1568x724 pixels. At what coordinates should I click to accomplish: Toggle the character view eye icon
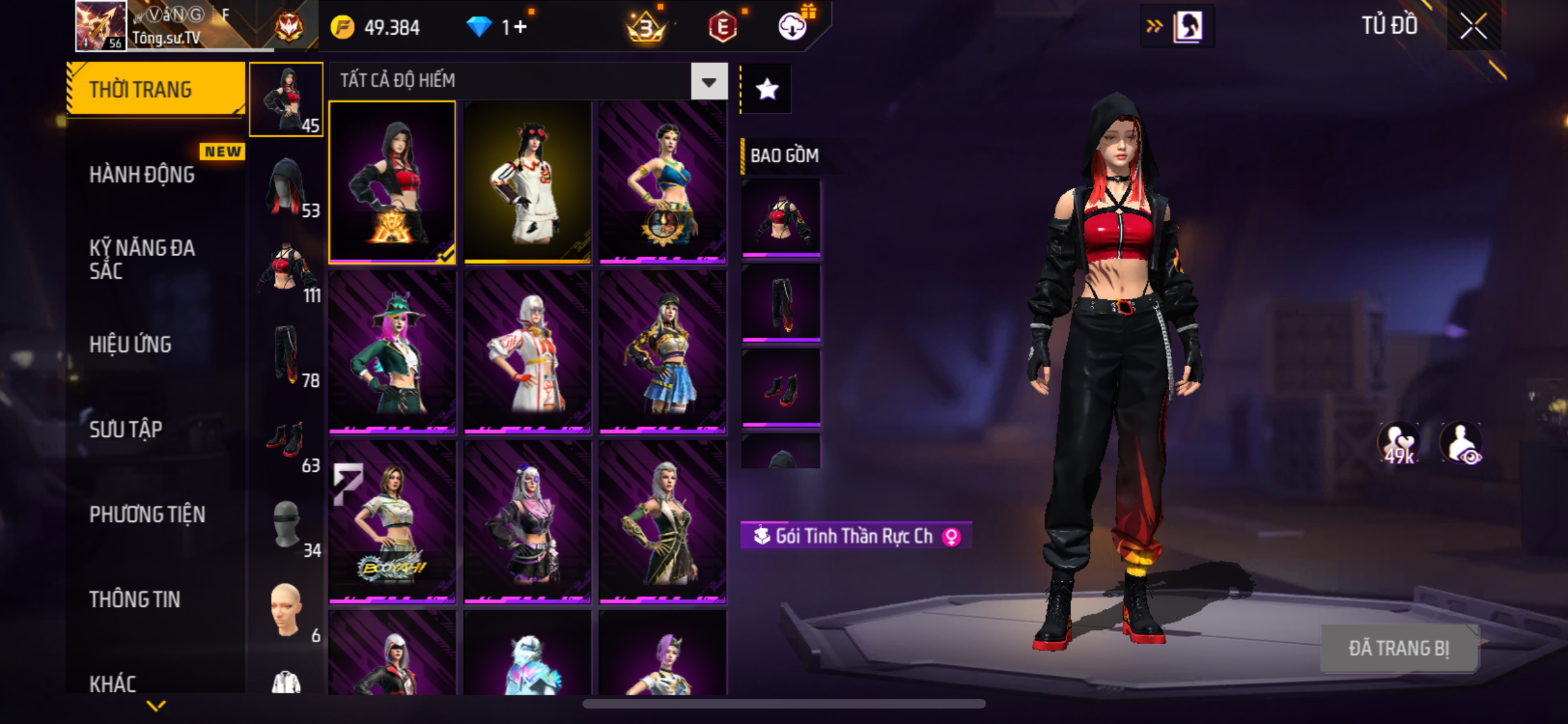[x=1462, y=443]
